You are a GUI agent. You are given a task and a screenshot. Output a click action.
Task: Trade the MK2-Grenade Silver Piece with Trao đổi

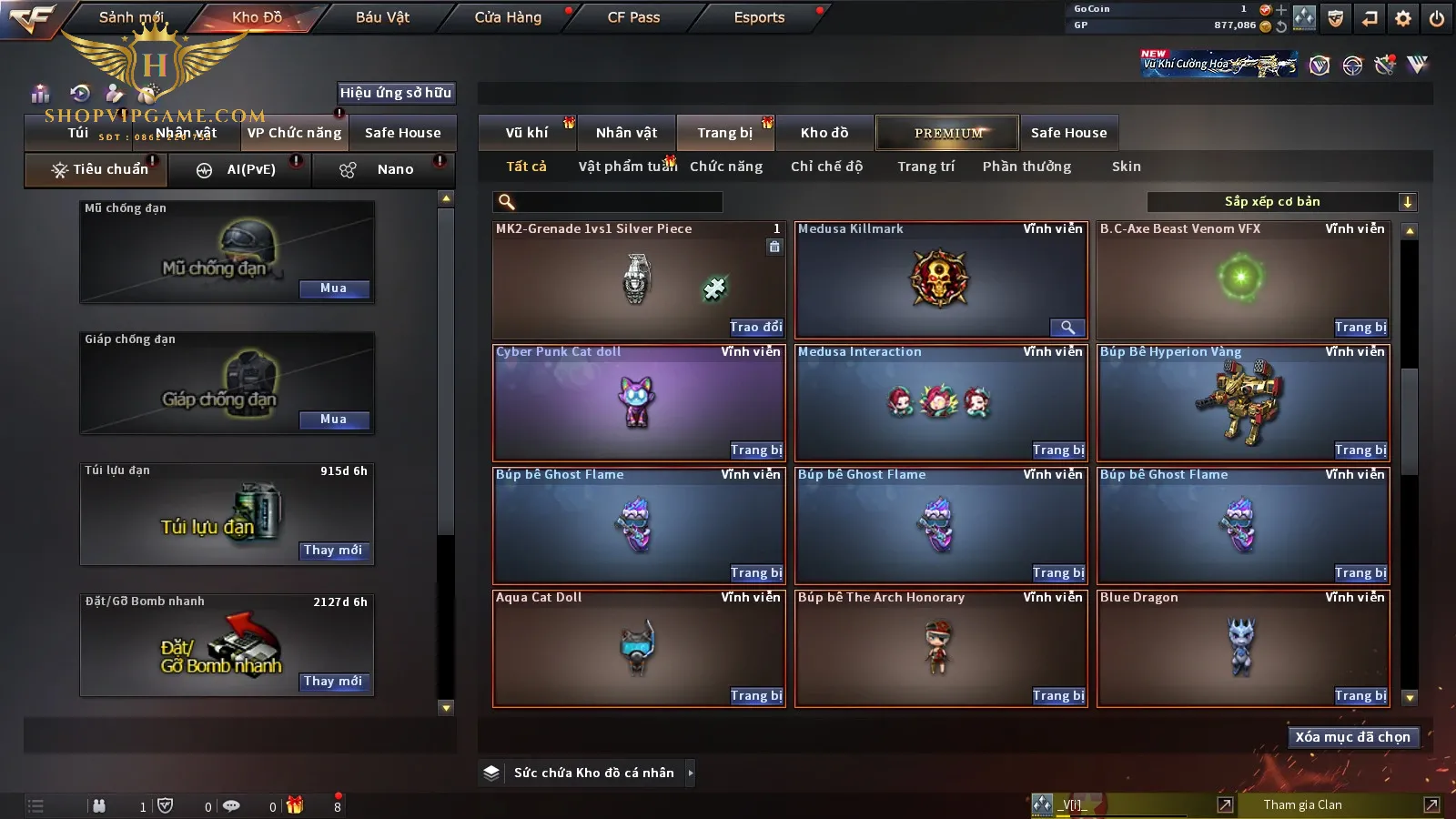(755, 328)
